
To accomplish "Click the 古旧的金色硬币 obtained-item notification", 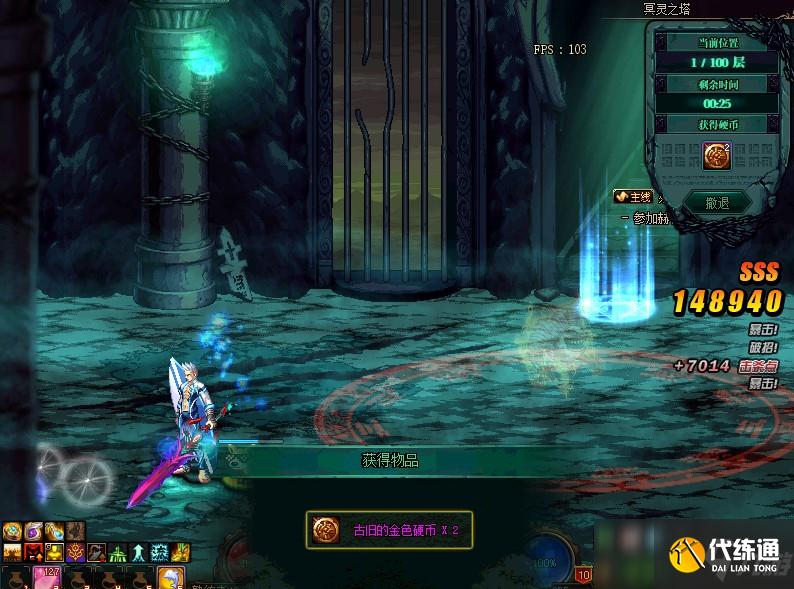I will (389, 530).
